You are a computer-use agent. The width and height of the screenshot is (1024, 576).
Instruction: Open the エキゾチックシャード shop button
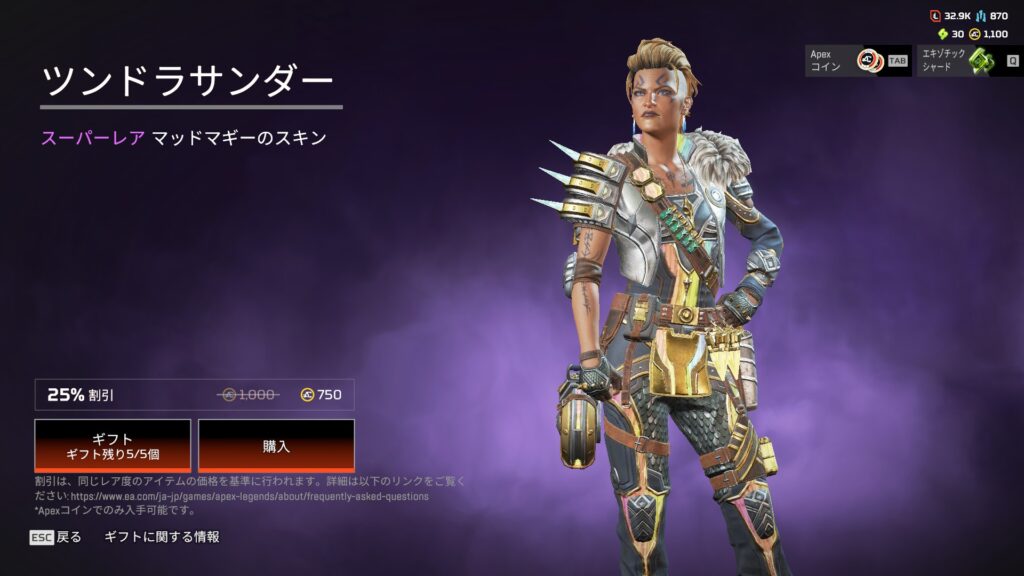(968, 60)
